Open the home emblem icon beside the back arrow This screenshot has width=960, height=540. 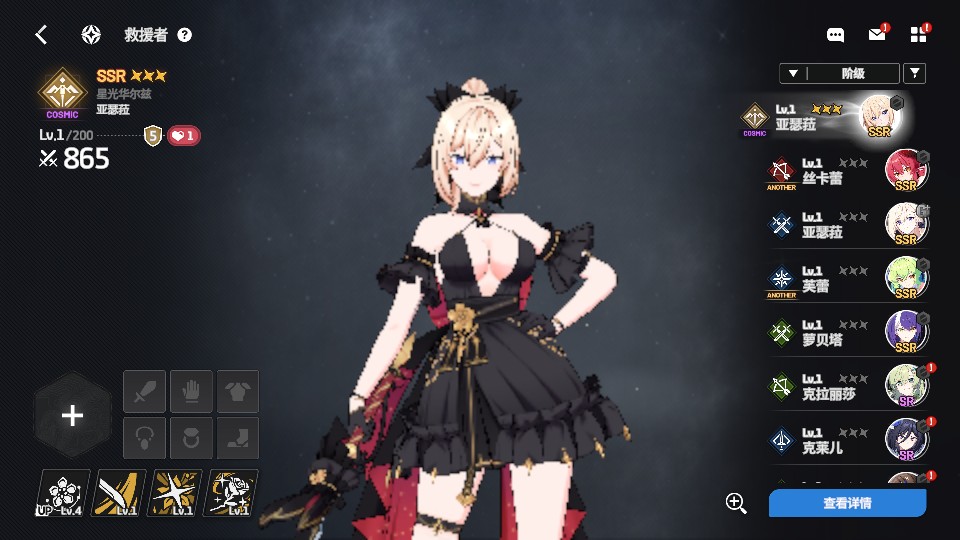[91, 35]
